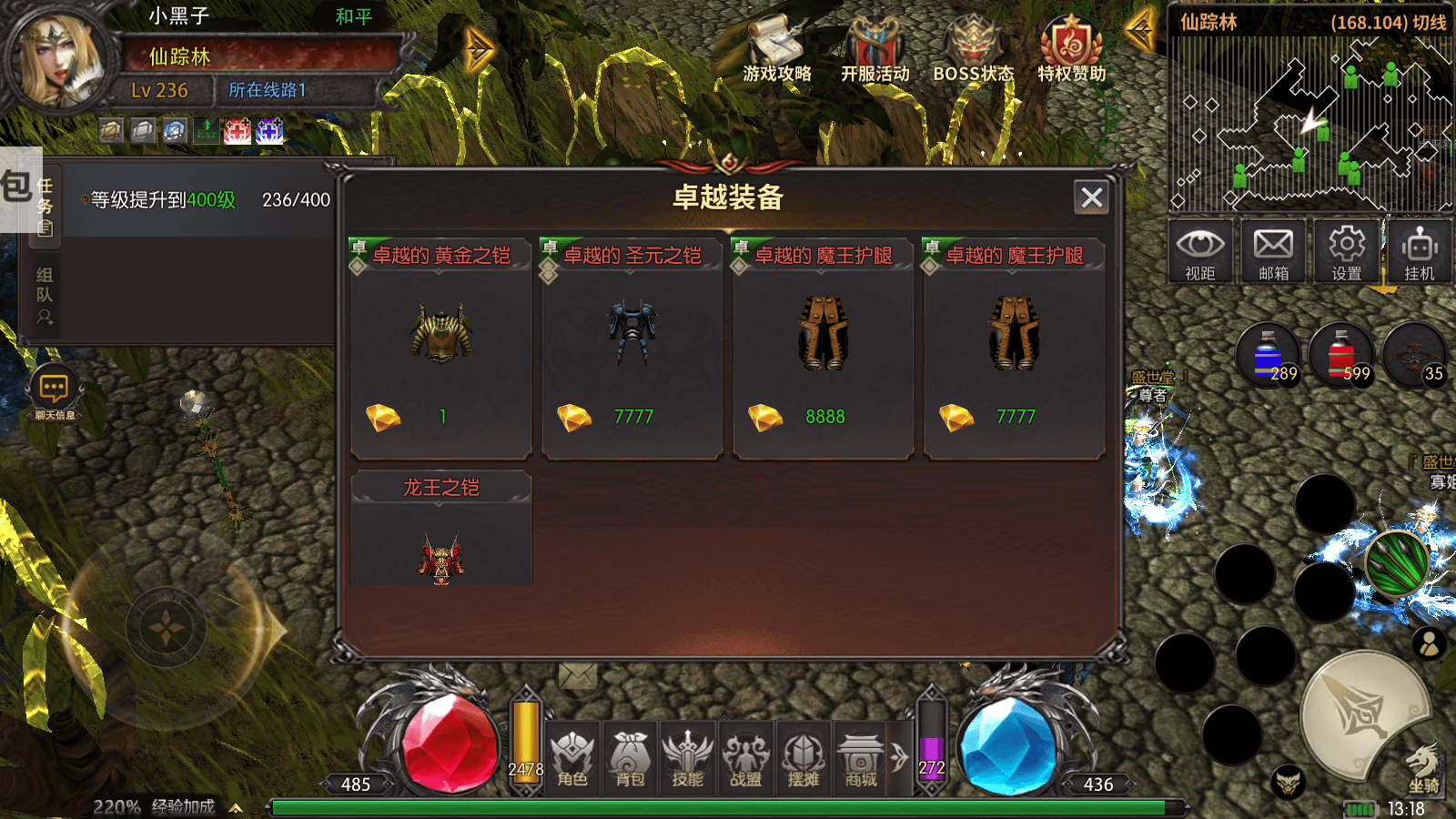Open the 聊天信息 chat window
Image resolution: width=1456 pixels, height=819 pixels.
click(x=55, y=395)
